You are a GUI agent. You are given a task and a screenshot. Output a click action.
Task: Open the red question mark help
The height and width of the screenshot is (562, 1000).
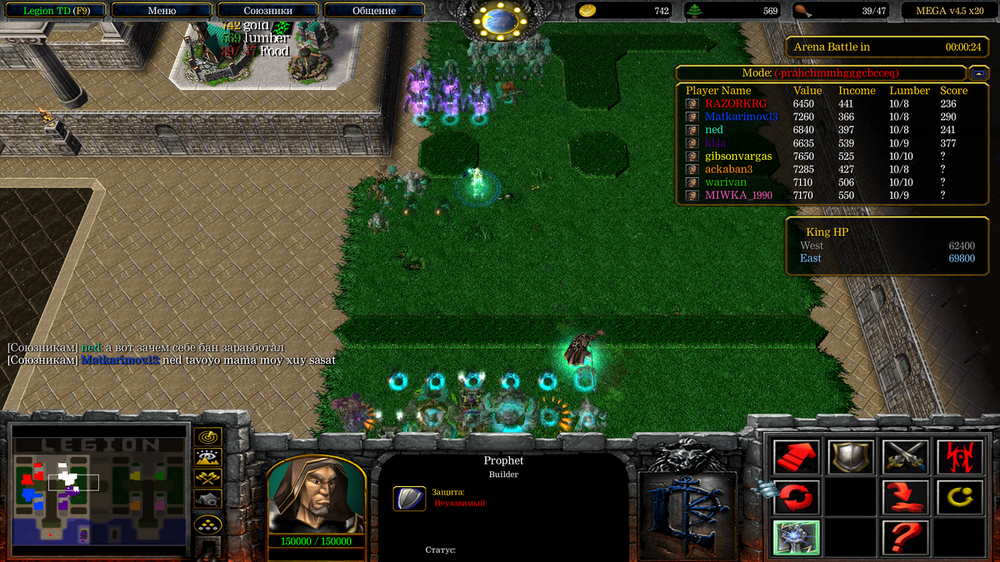(902, 538)
